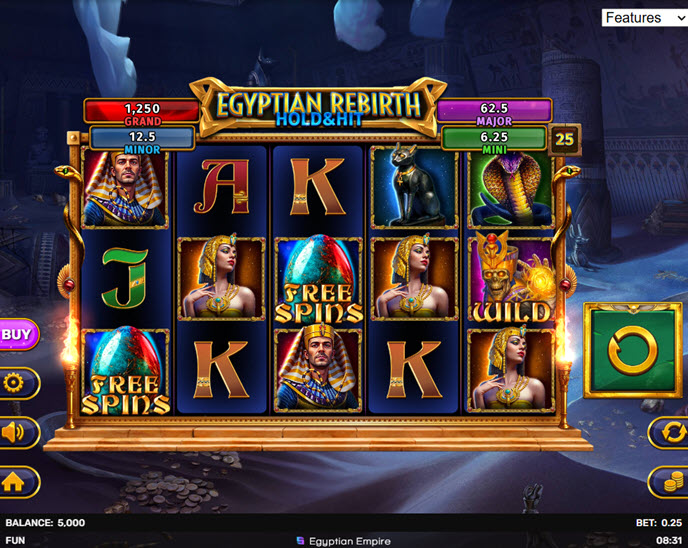Open the Features dropdown

(643, 17)
